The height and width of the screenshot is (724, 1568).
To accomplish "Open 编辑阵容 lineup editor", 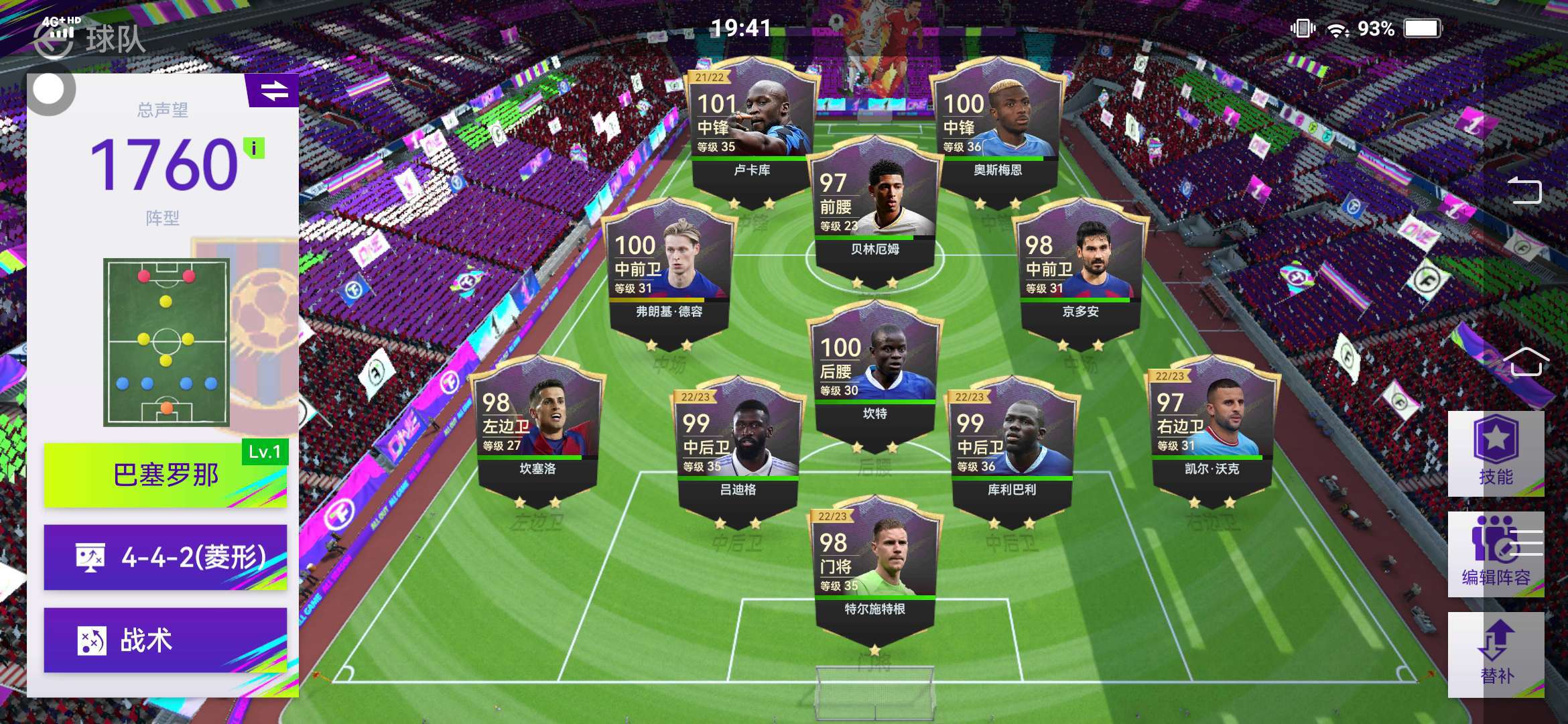I will 1496,554.
